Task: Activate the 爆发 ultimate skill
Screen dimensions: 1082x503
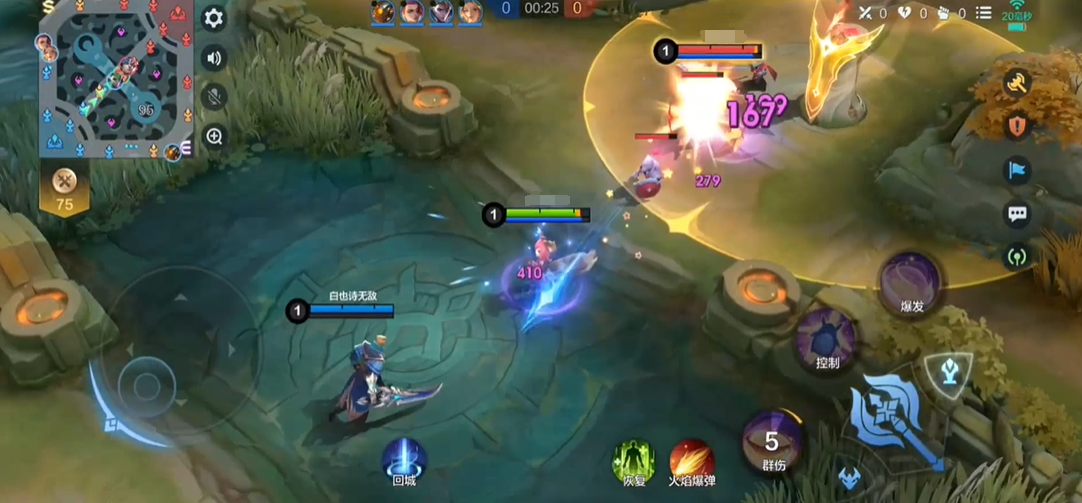Action: point(910,281)
